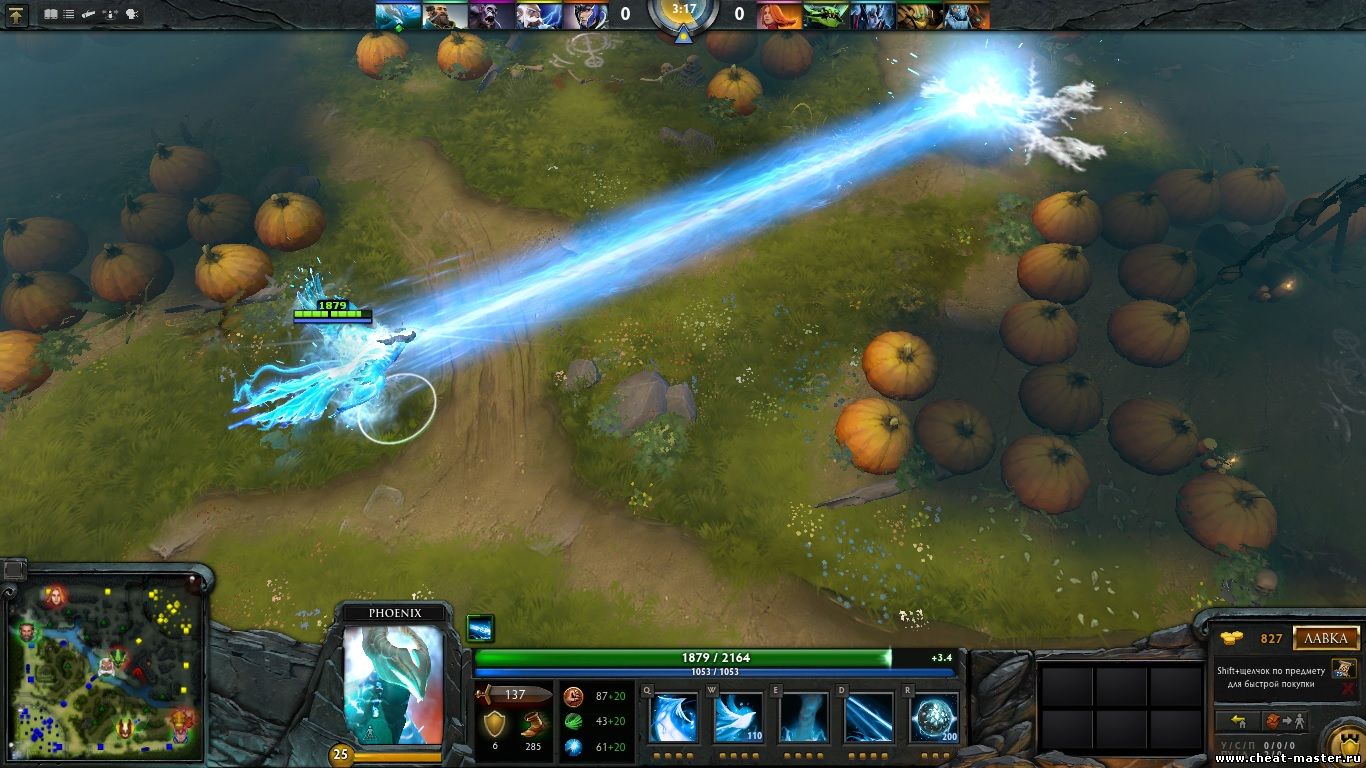Click the speech-bubble head icon in the top bar
Image resolution: width=1366 pixels, height=768 pixels.
point(131,15)
